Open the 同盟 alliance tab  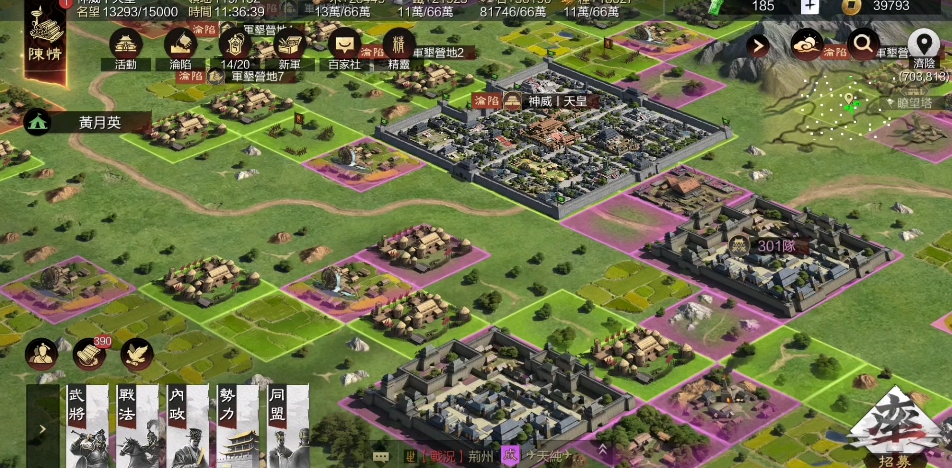click(x=288, y=427)
